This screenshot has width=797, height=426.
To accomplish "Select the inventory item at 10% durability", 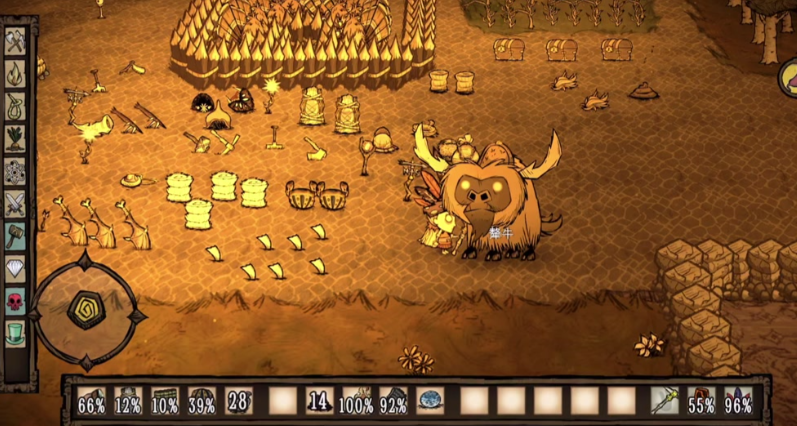I will click(165, 401).
